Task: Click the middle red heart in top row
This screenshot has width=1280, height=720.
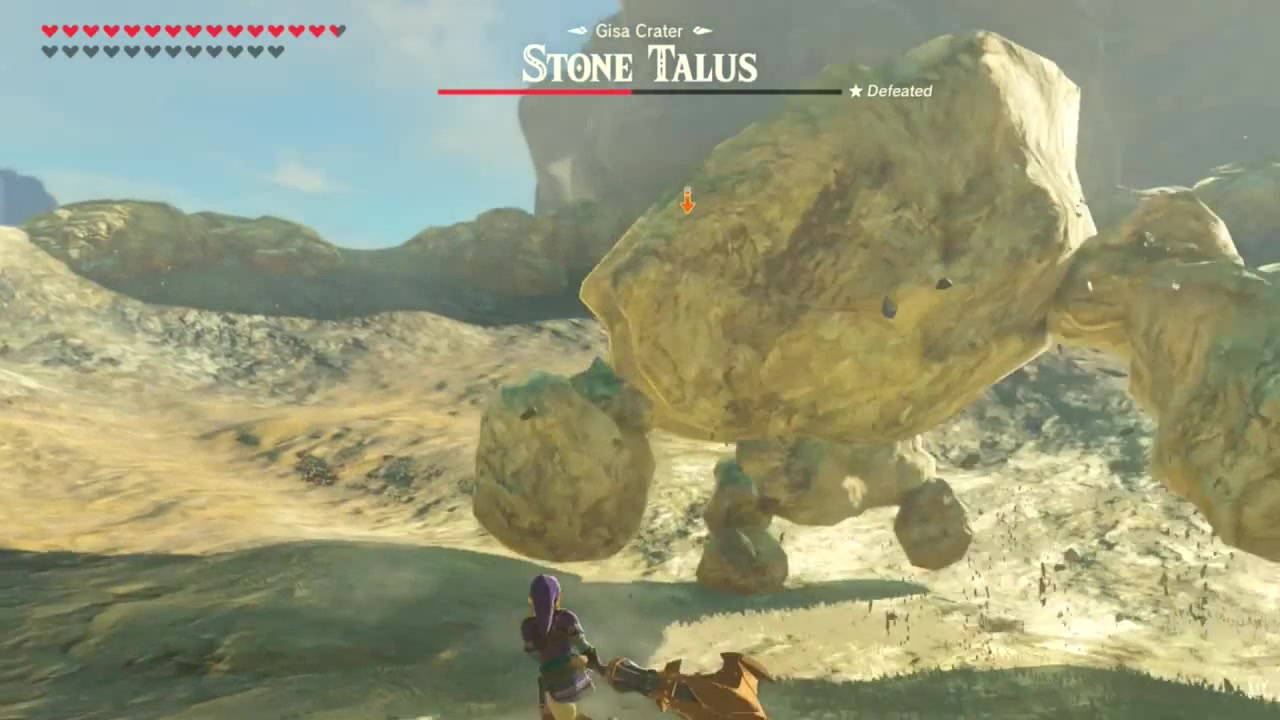Action: (x=191, y=31)
